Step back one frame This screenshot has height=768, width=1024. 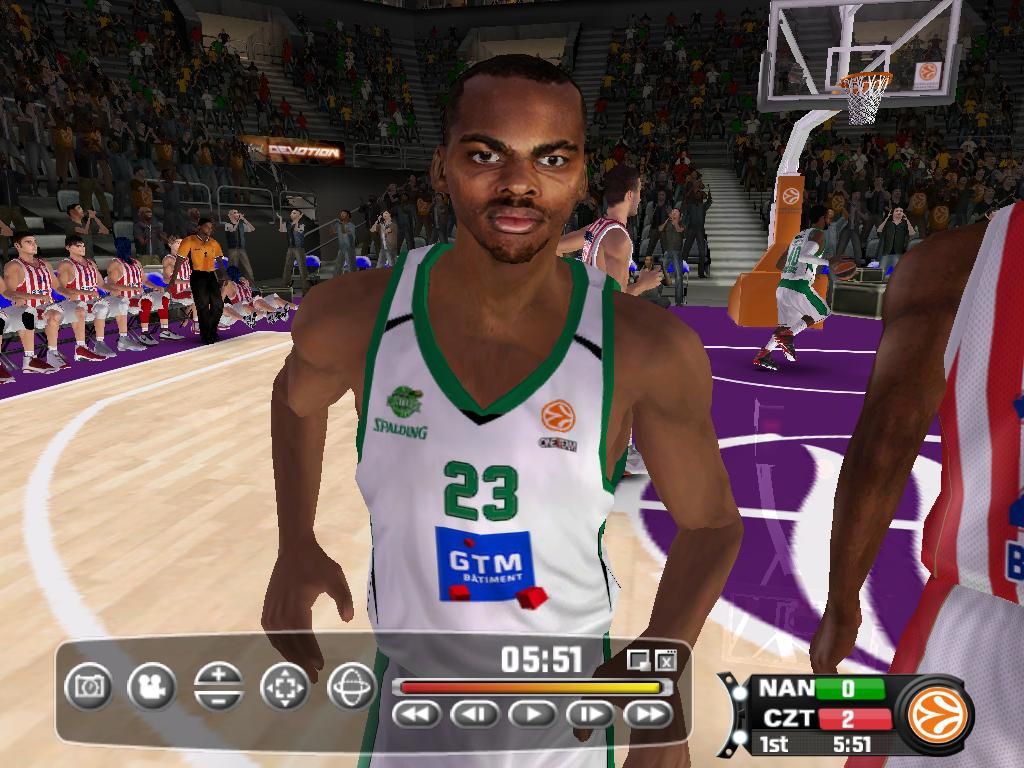(475, 714)
